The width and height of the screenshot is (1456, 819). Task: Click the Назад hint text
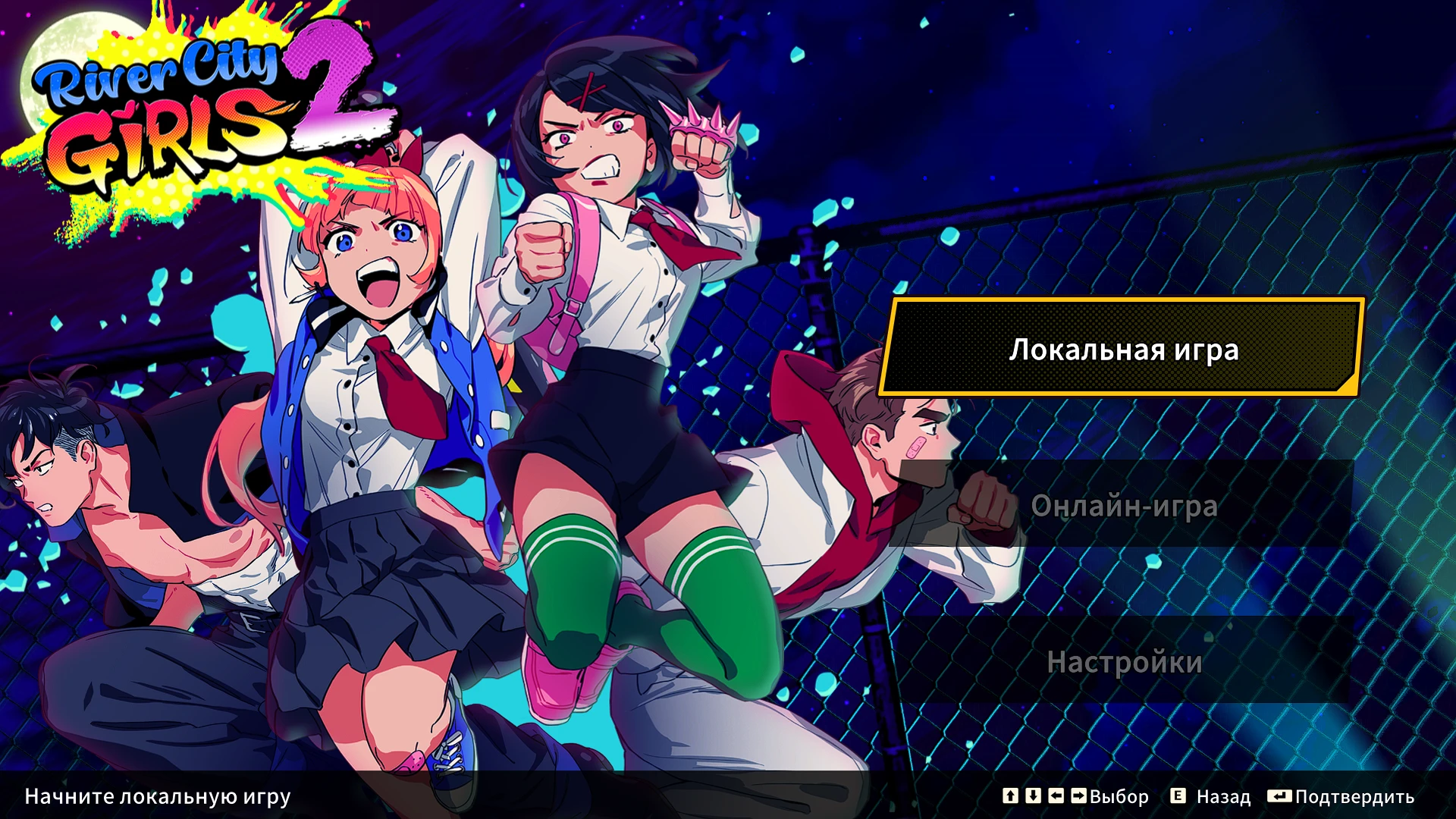click(1224, 797)
